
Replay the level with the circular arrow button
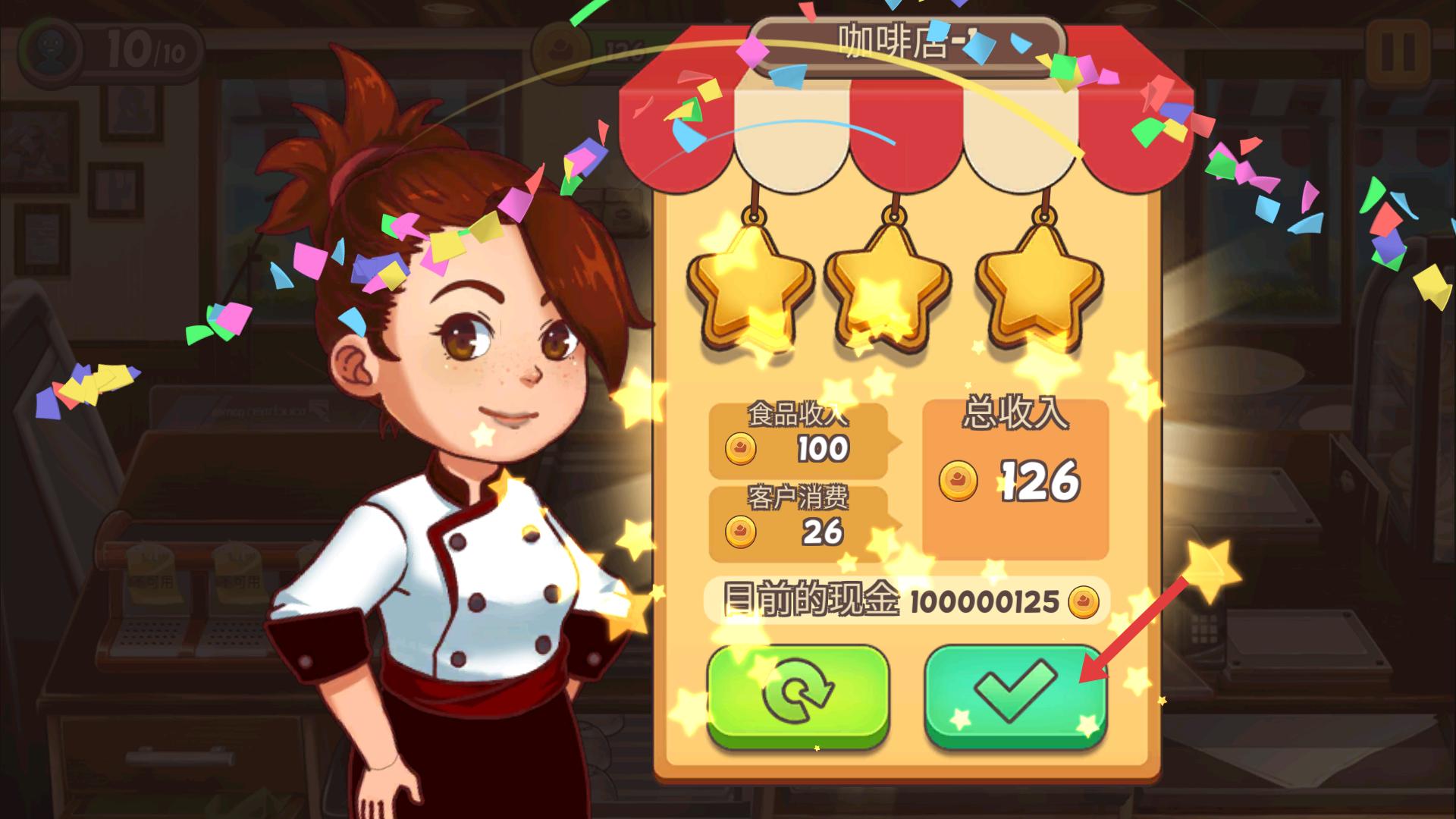[798, 694]
